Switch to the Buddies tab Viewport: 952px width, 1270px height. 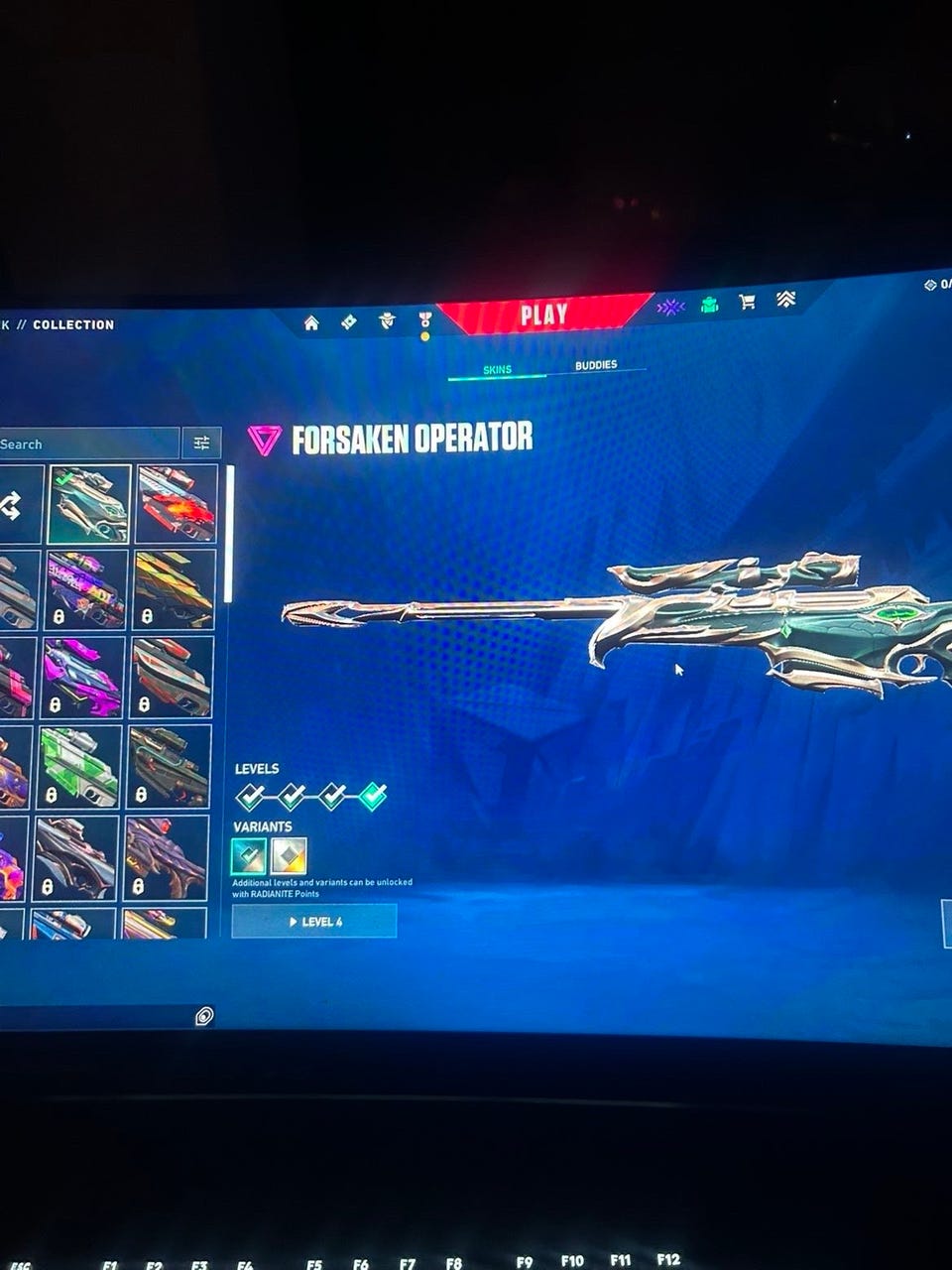pos(596,365)
